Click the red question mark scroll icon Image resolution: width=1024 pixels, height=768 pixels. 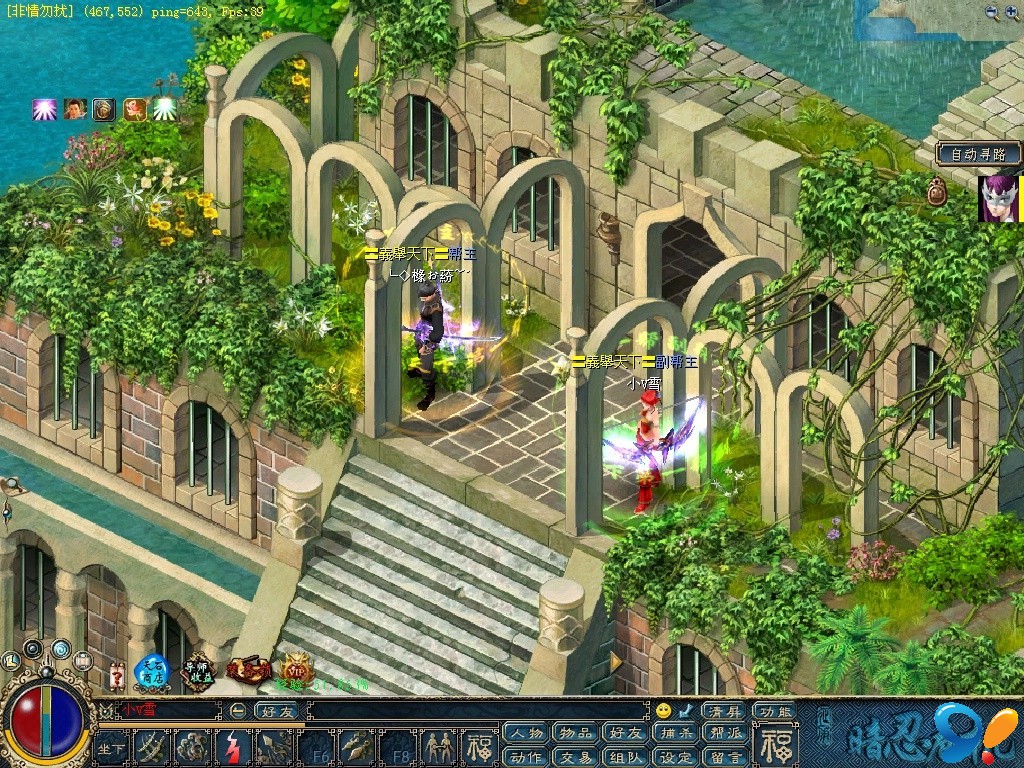(x=116, y=675)
